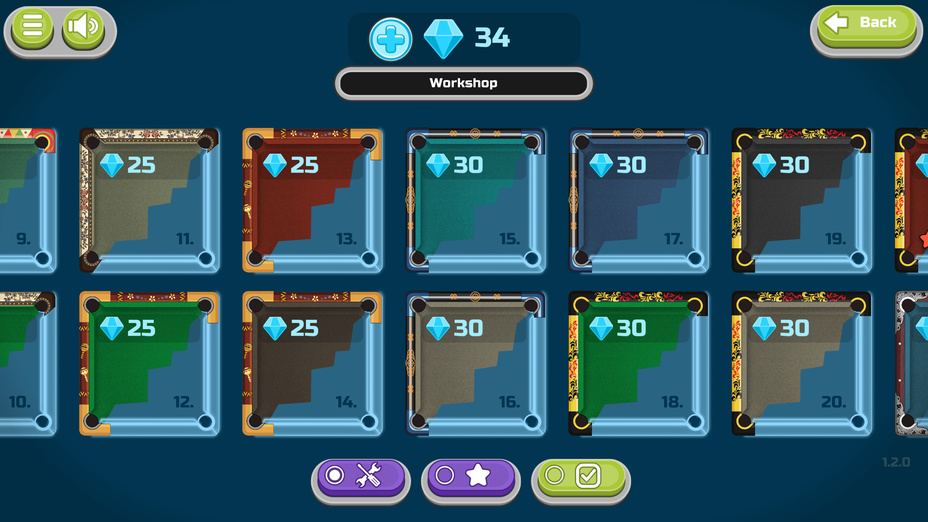Select the green table number 18
This screenshot has height=522, width=928.
pyautogui.click(x=638, y=364)
